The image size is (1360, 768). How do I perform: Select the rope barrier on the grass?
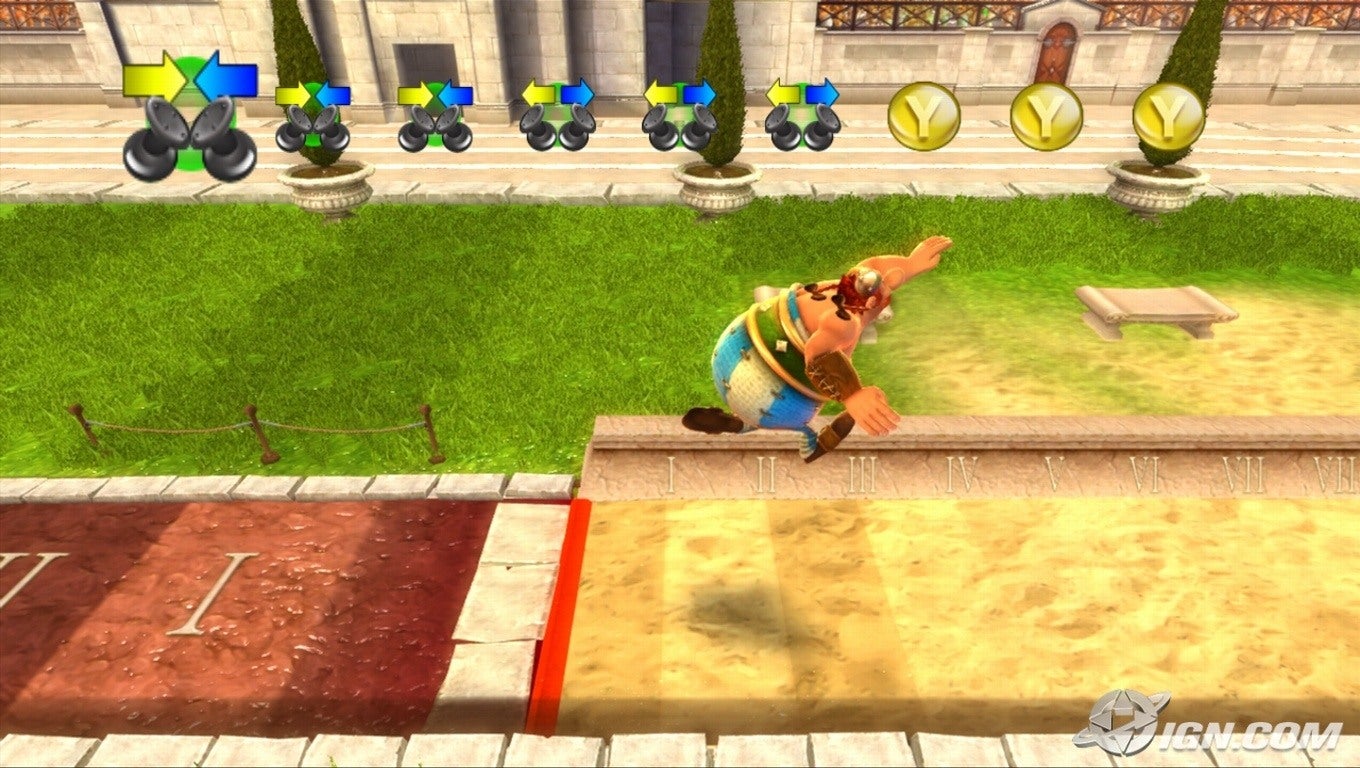pos(255,425)
